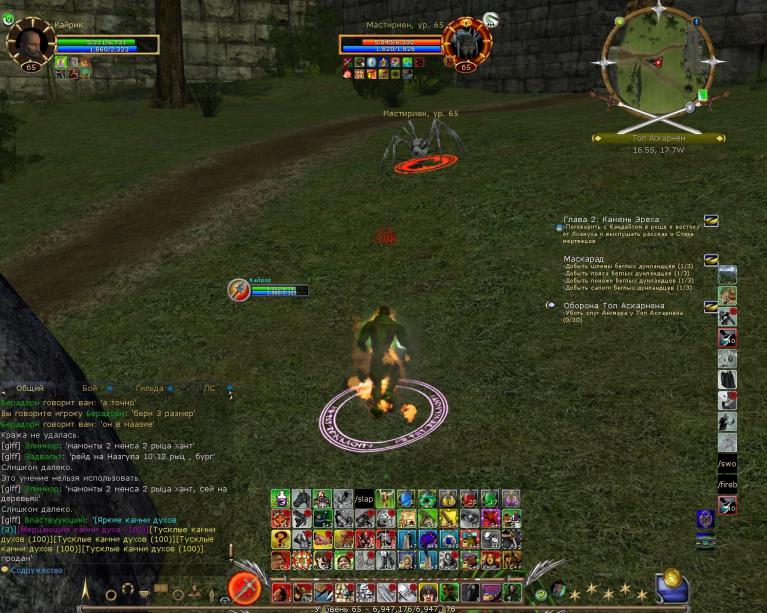Select the Гильда chat tab
Image resolution: width=767 pixels, height=613 pixels.
[x=150, y=388]
